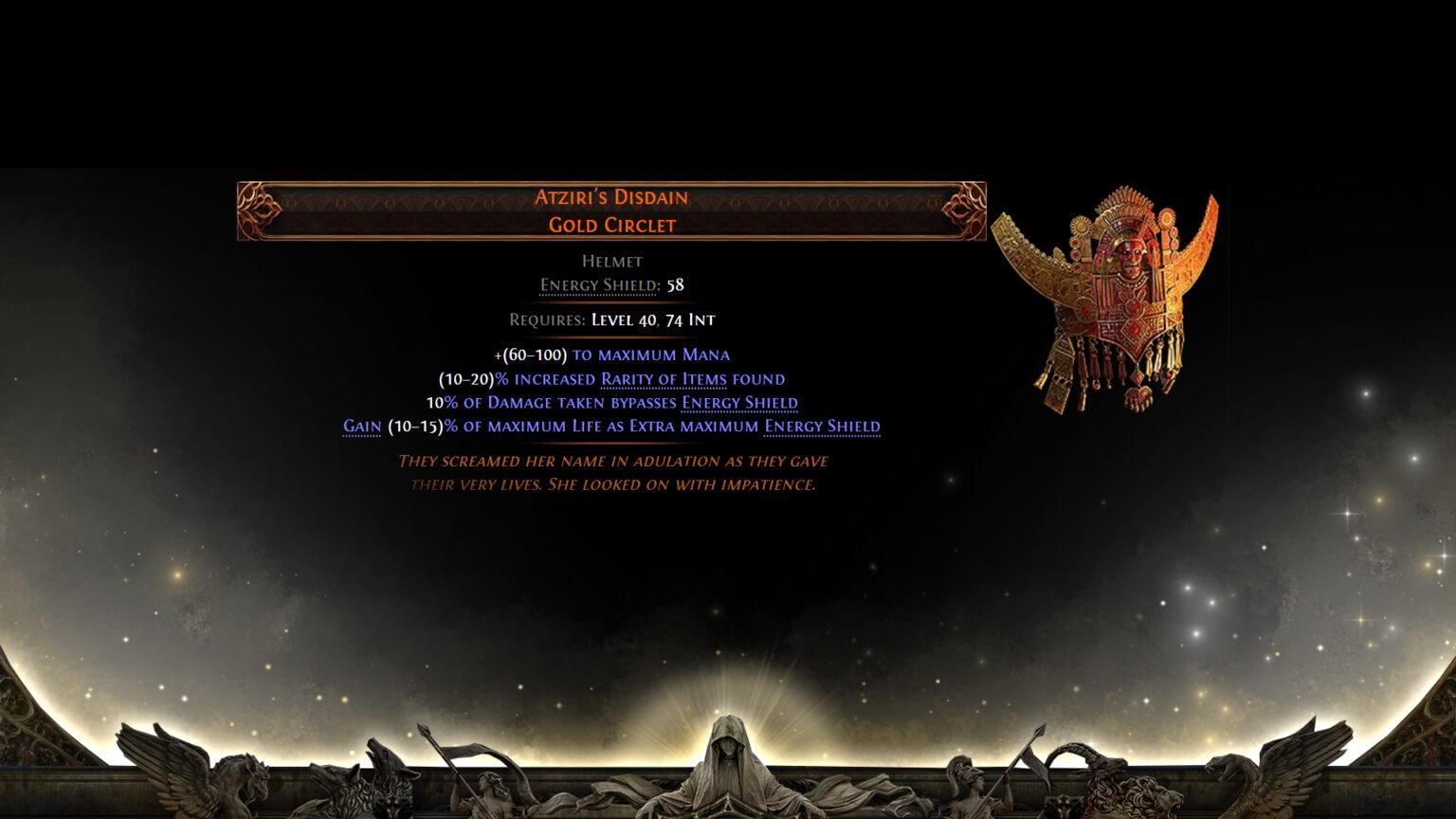Click the Atziri's Disdain title bar
The image size is (1456, 819).
[x=610, y=197]
